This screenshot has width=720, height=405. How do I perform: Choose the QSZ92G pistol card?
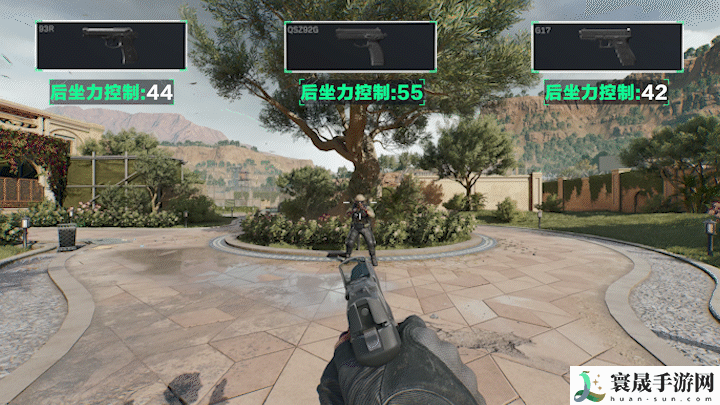pyautogui.click(x=360, y=46)
